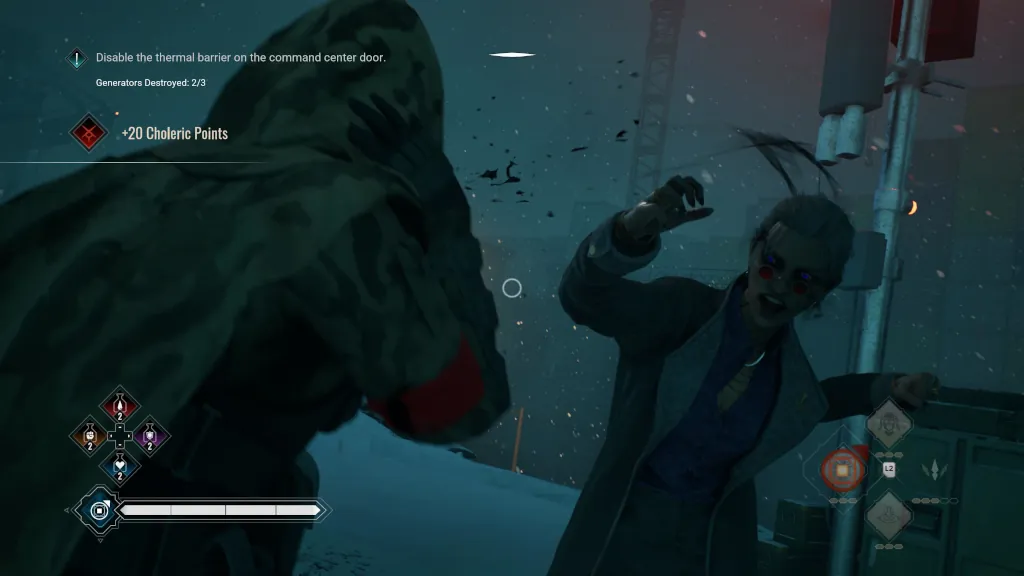Use the blue heart healing elixir

pos(120,467)
